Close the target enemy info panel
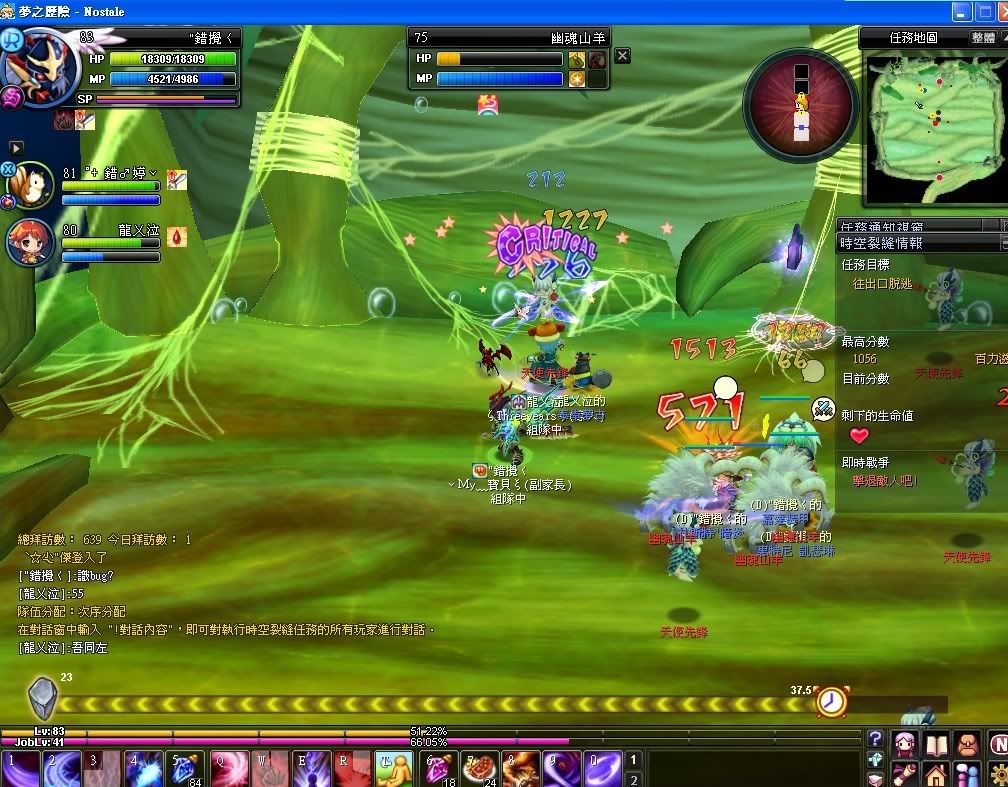1008x787 pixels. point(622,56)
